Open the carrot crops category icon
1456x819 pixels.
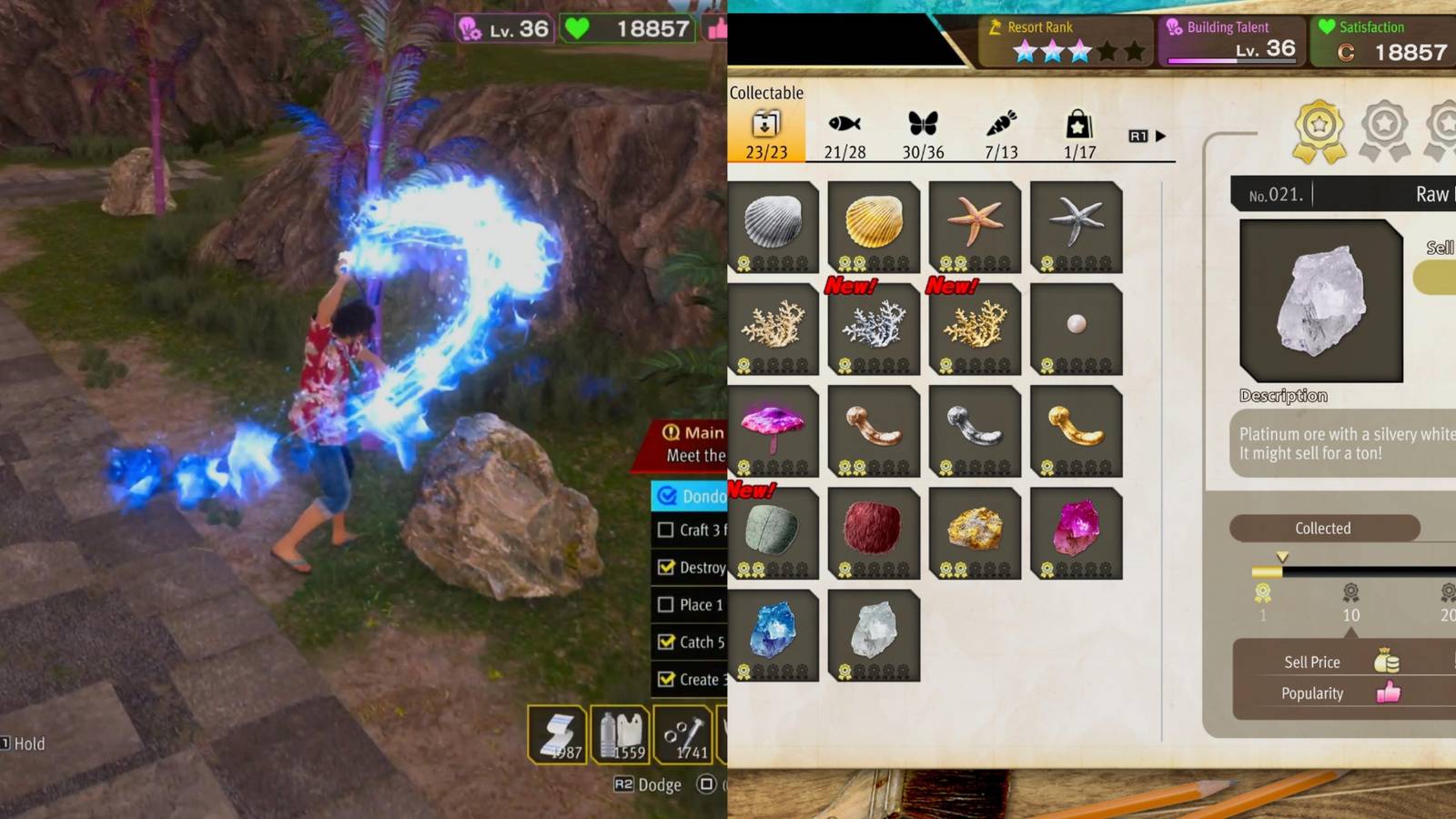click(x=1001, y=125)
